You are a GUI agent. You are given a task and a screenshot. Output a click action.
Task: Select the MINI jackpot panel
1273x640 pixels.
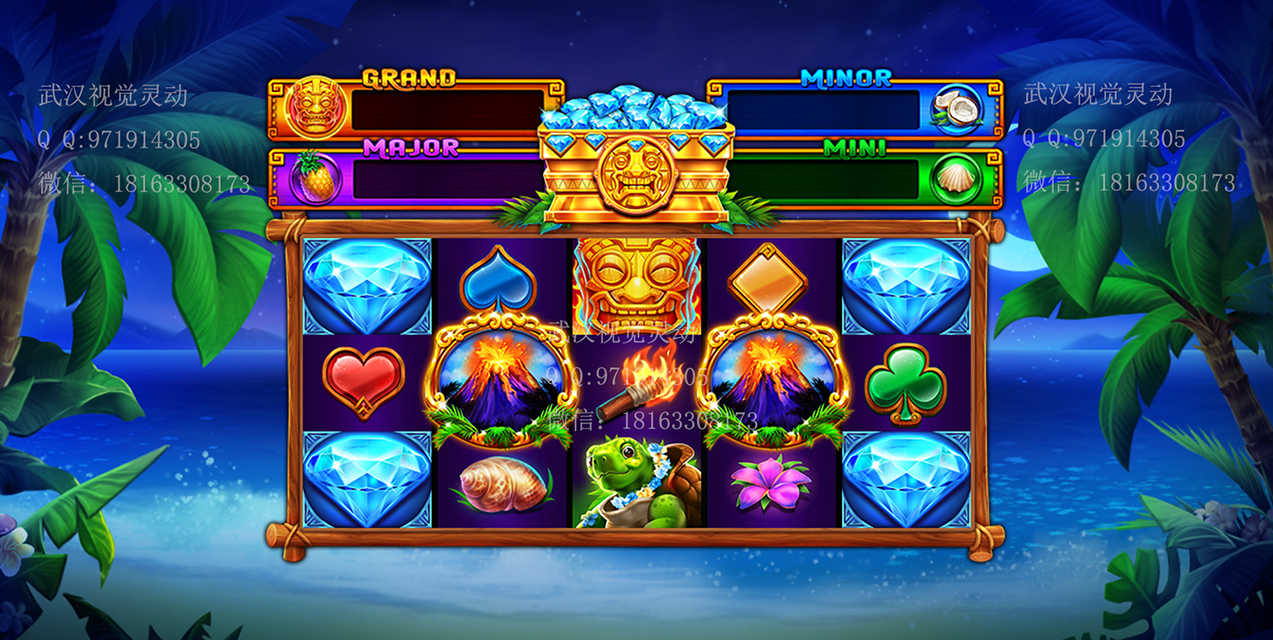[x=853, y=178]
